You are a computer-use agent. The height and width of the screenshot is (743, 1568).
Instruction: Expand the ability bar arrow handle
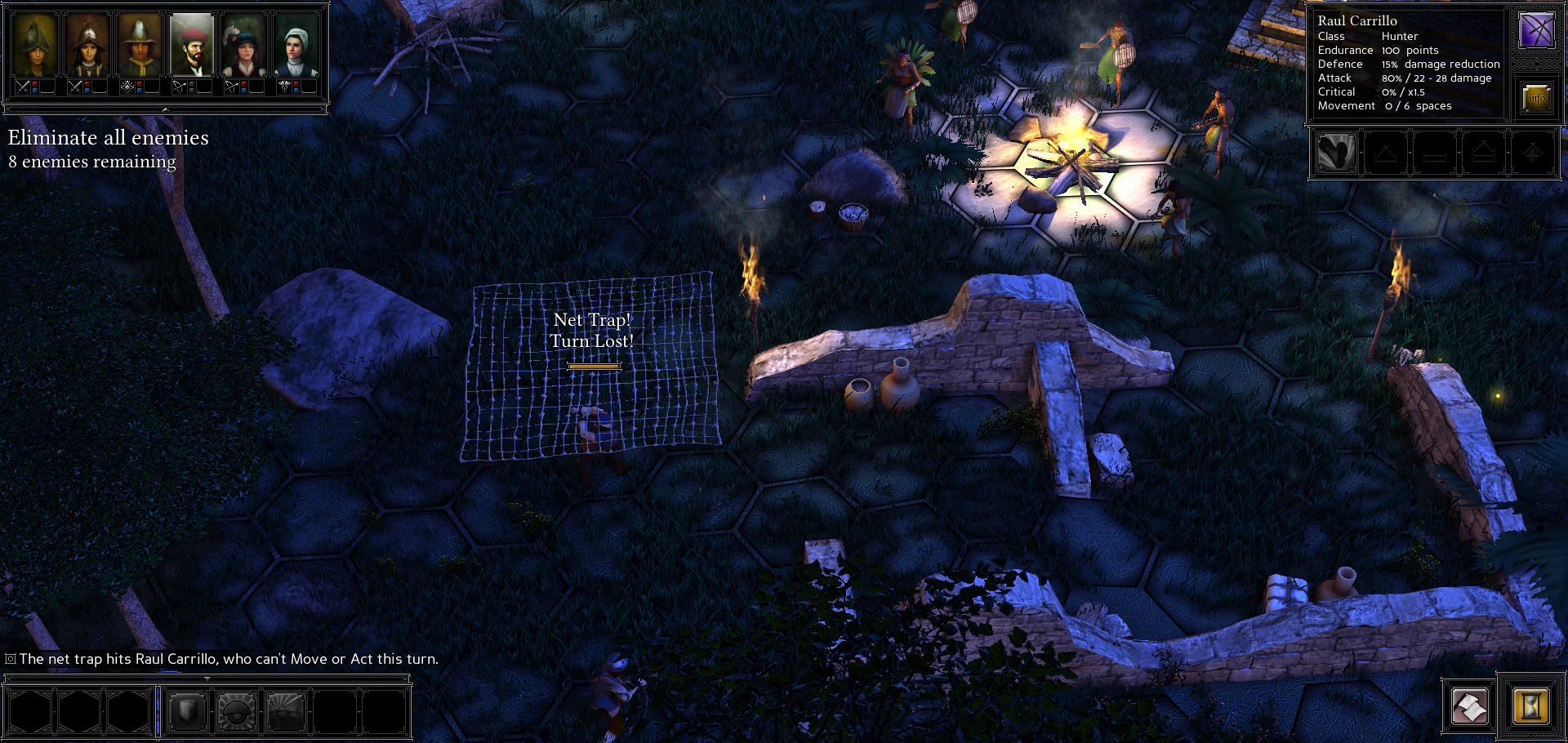(x=207, y=678)
